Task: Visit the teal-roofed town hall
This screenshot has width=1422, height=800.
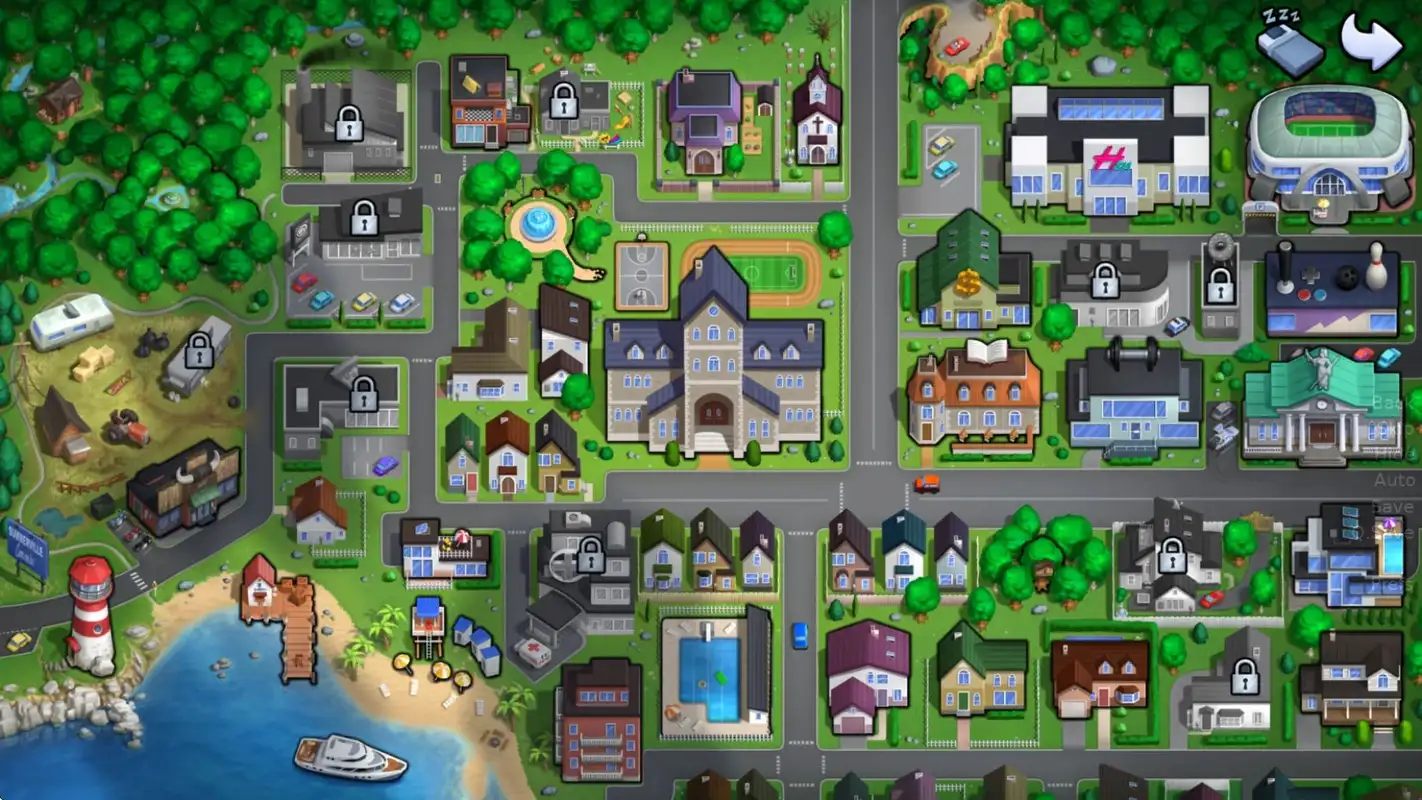Action: (1321, 407)
